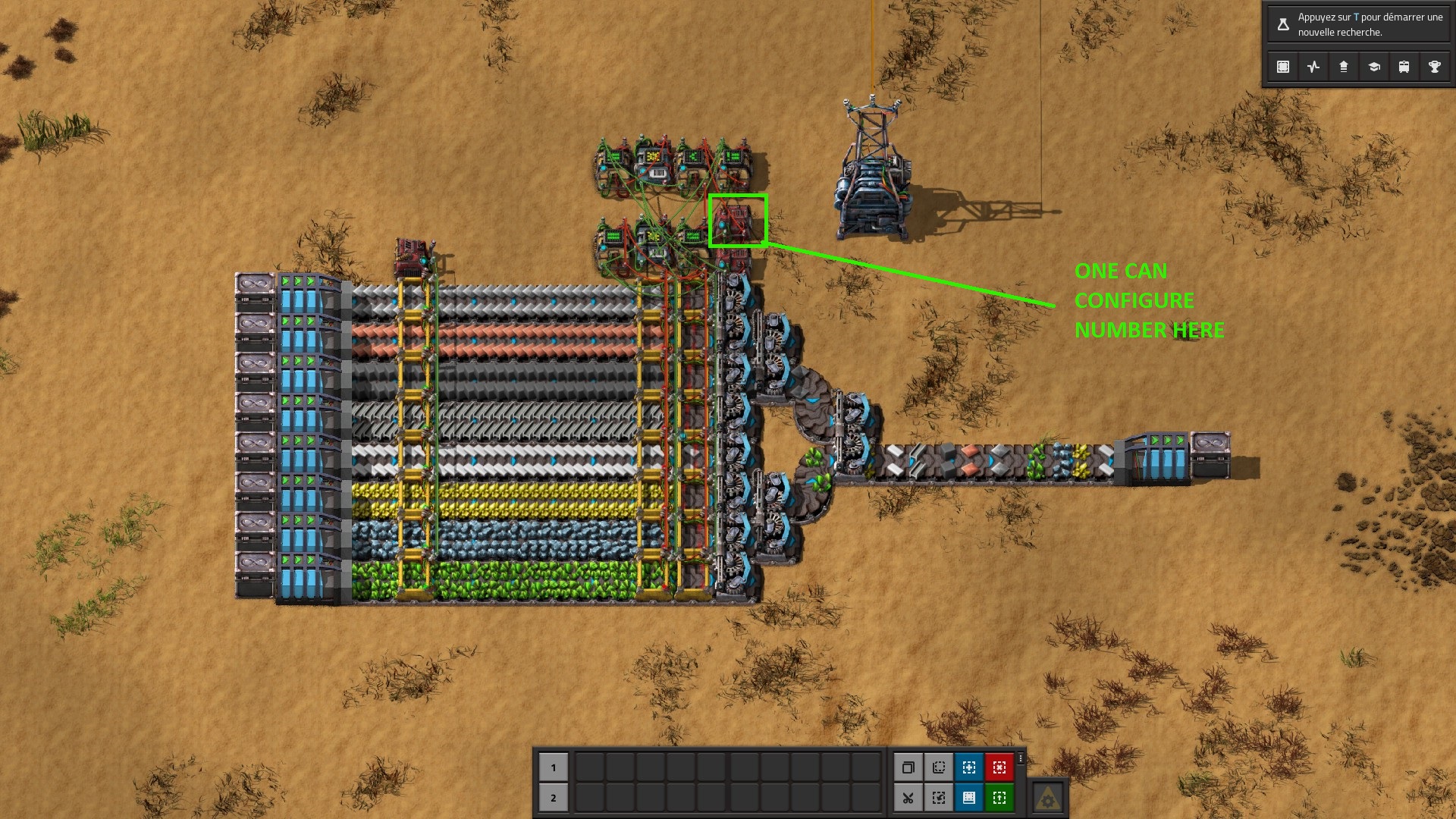The width and height of the screenshot is (1456, 819).
Task: Select quickbar row number 2 button
Action: [554, 798]
